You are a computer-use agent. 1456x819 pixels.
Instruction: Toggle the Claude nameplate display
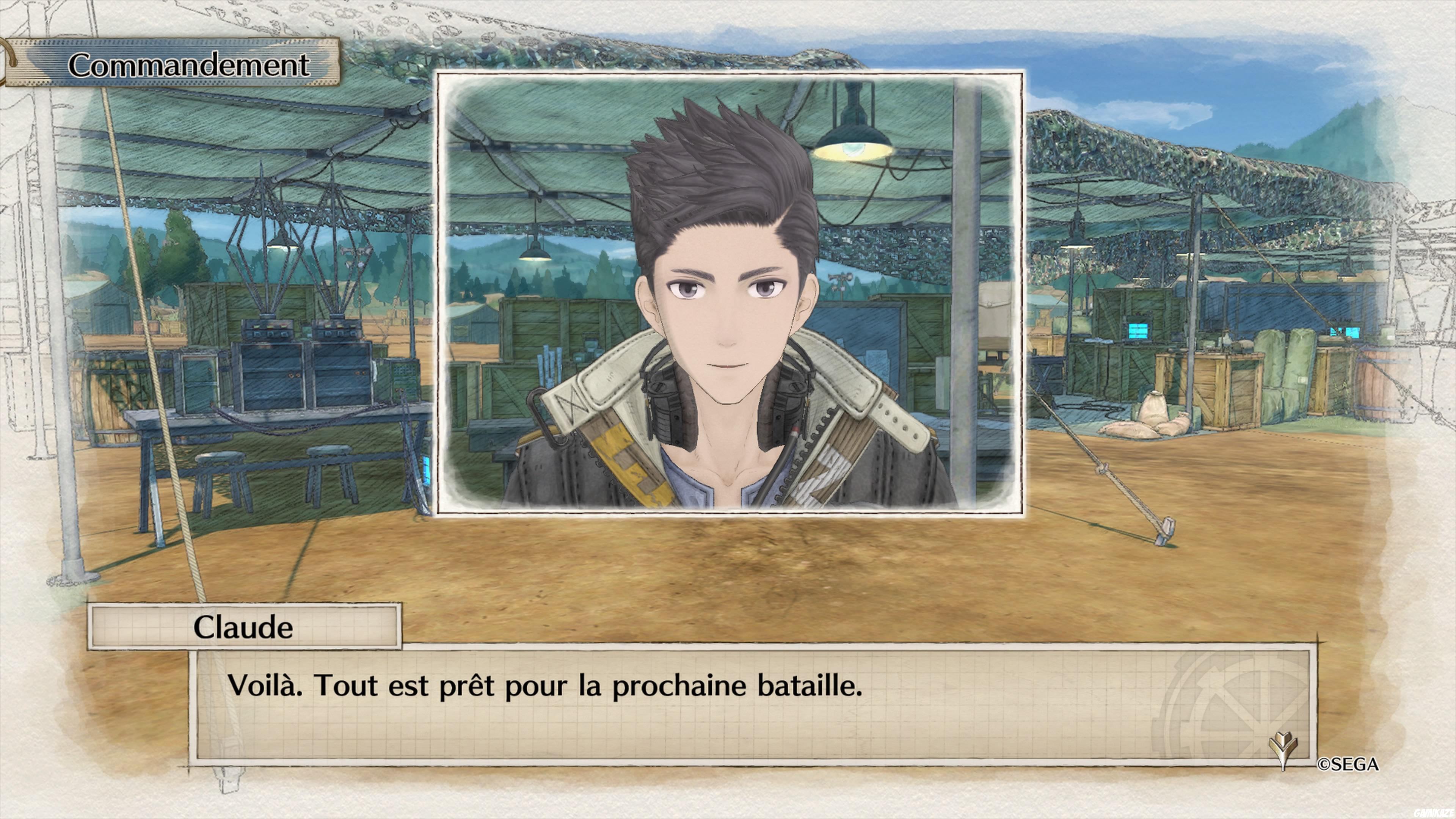243,628
